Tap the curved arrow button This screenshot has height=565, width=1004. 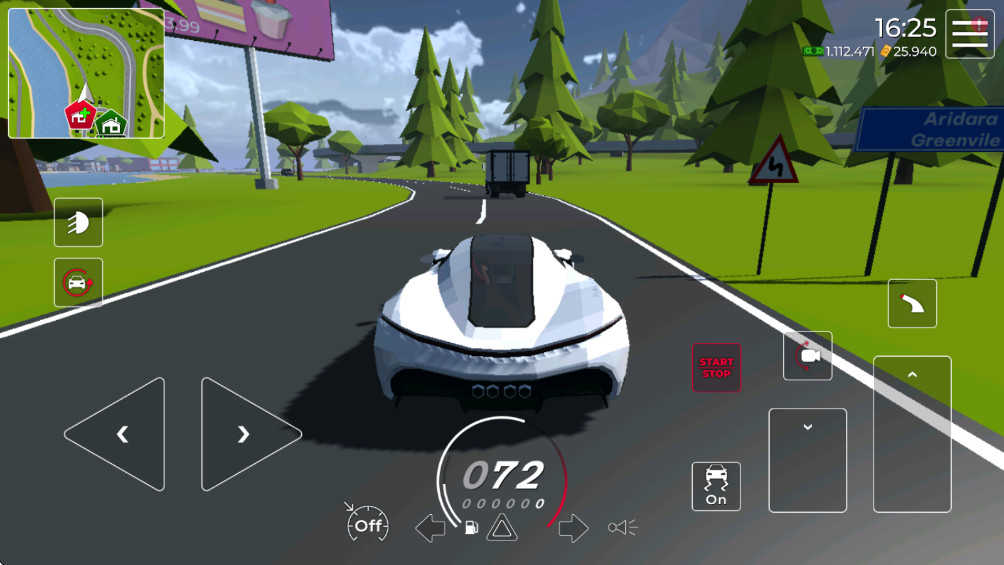click(912, 303)
